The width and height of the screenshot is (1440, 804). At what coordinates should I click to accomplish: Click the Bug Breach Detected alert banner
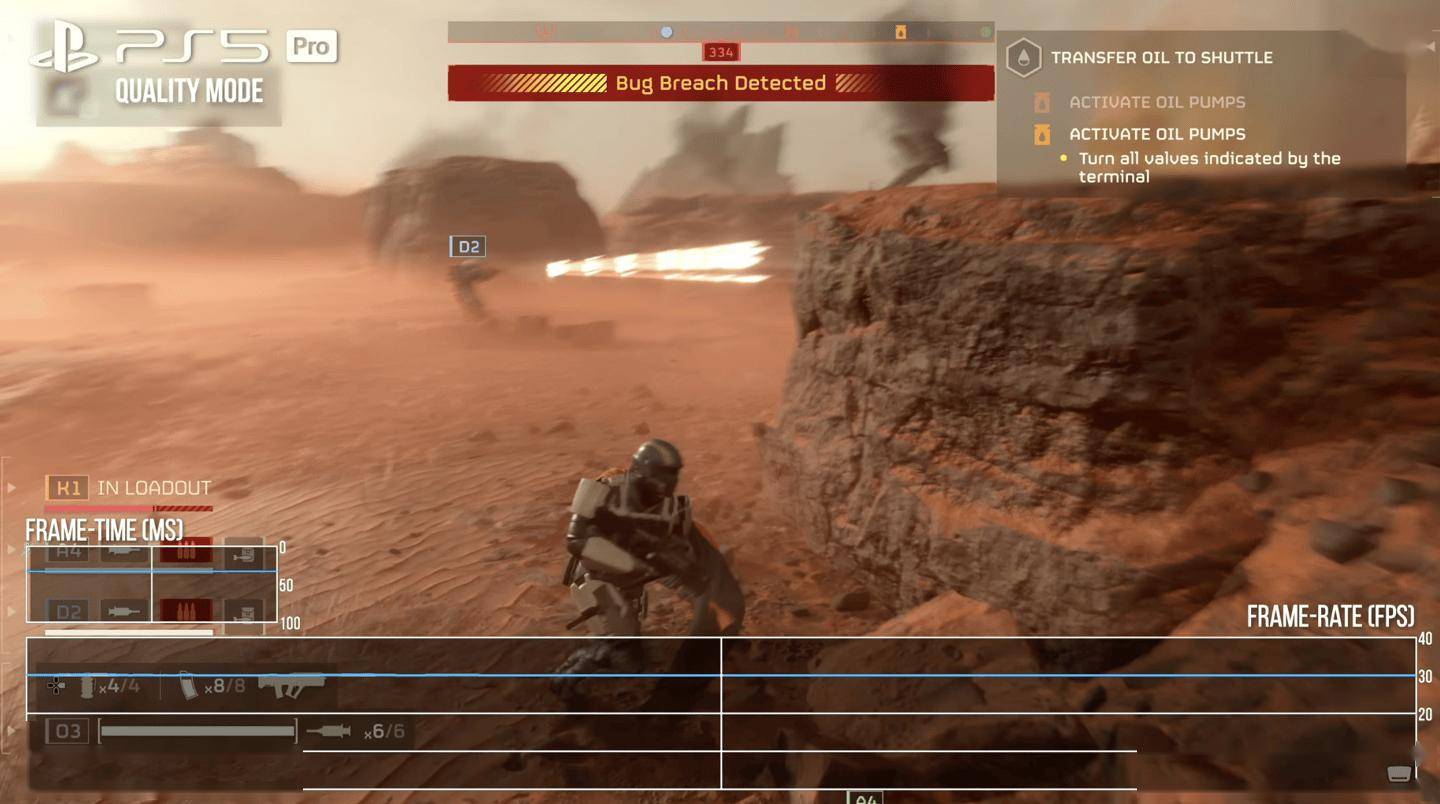tap(720, 83)
